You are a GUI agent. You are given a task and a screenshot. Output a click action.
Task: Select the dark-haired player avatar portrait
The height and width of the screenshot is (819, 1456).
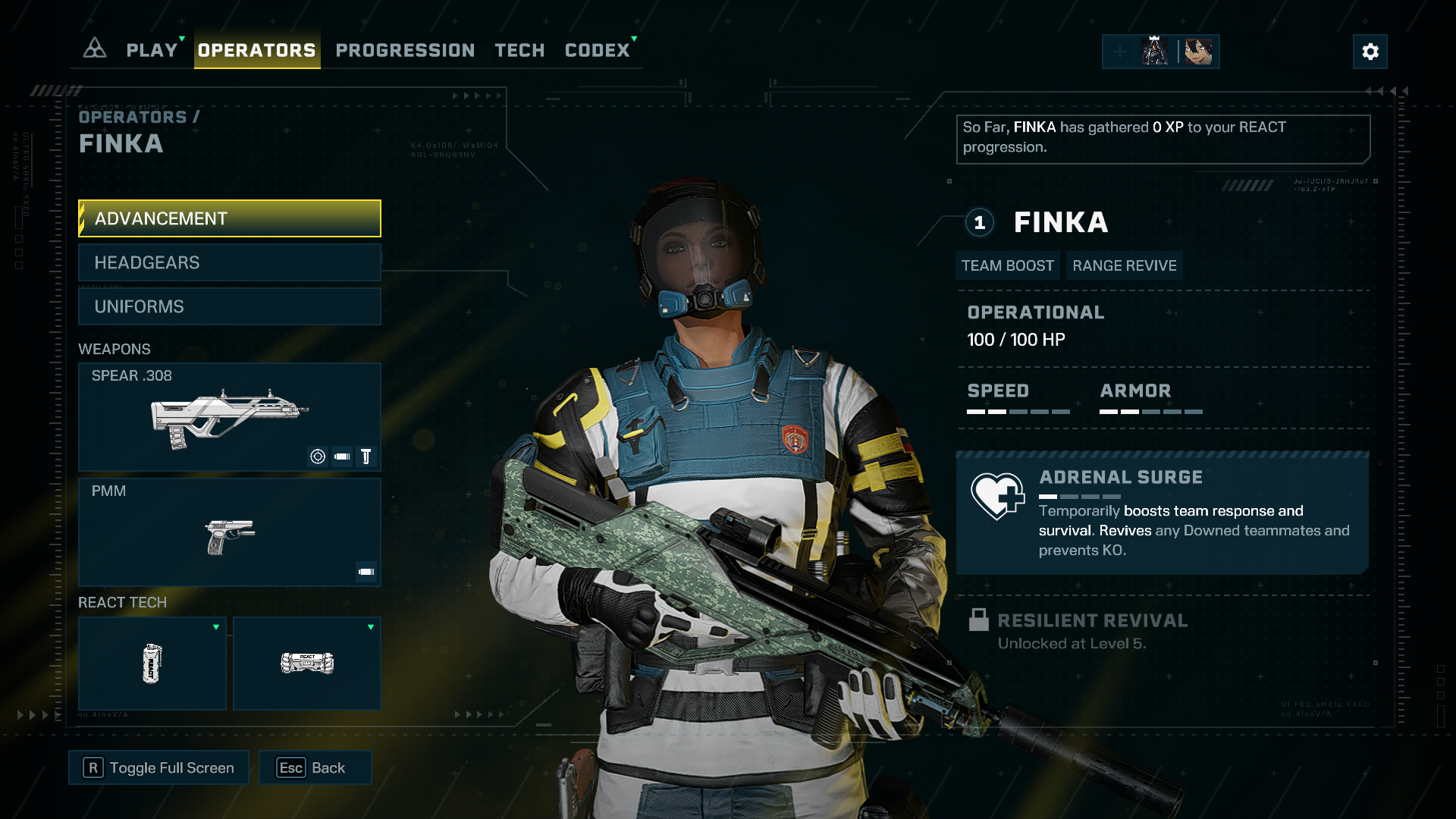[1198, 52]
